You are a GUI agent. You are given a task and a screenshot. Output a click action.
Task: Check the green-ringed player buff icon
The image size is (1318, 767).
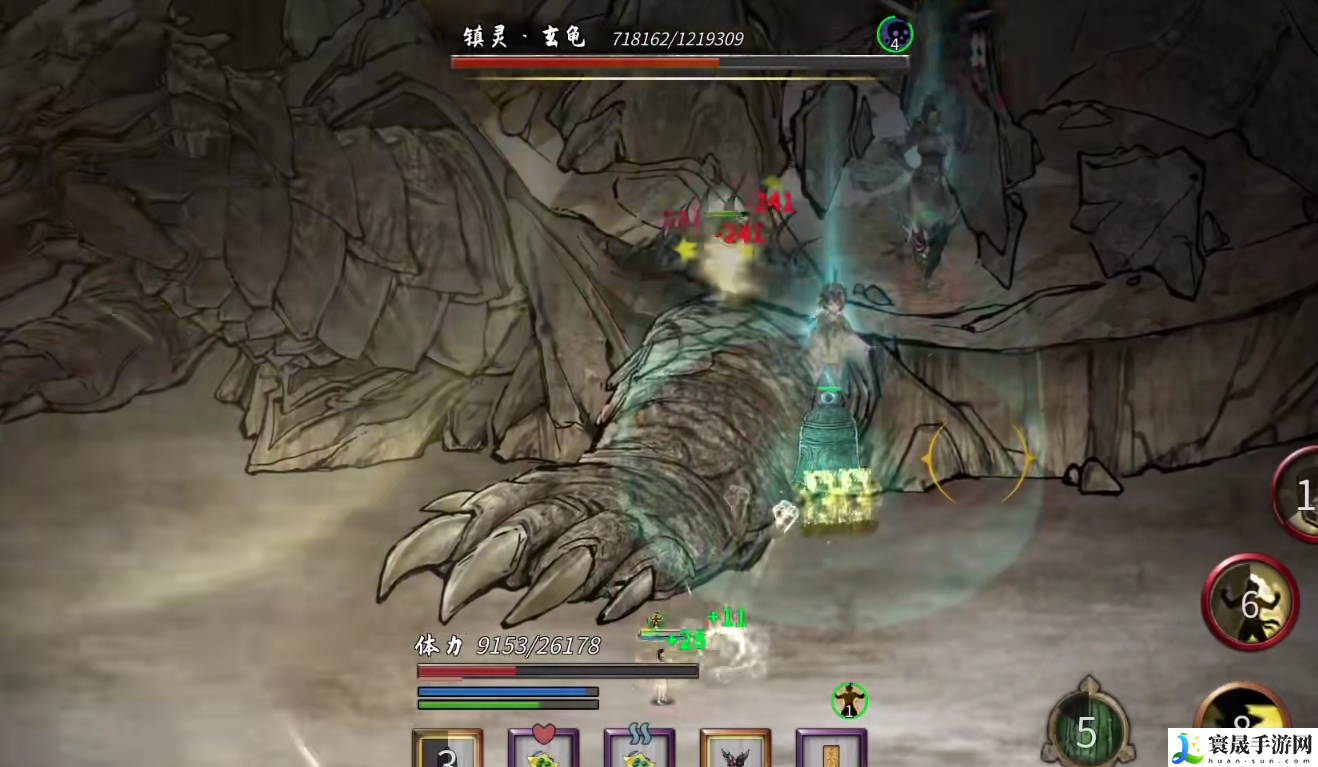click(849, 700)
